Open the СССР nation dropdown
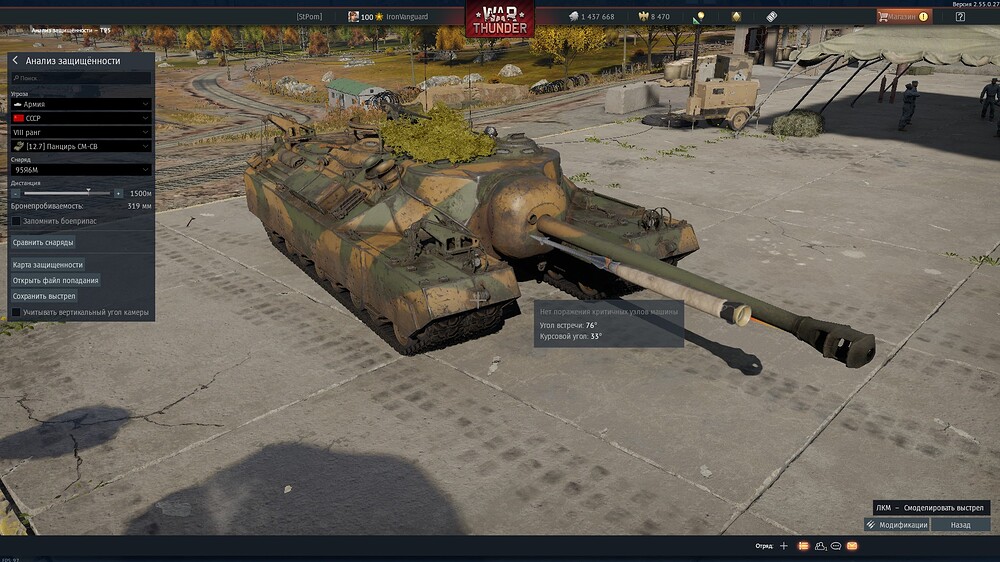This screenshot has height=562, width=1000. 80,118
